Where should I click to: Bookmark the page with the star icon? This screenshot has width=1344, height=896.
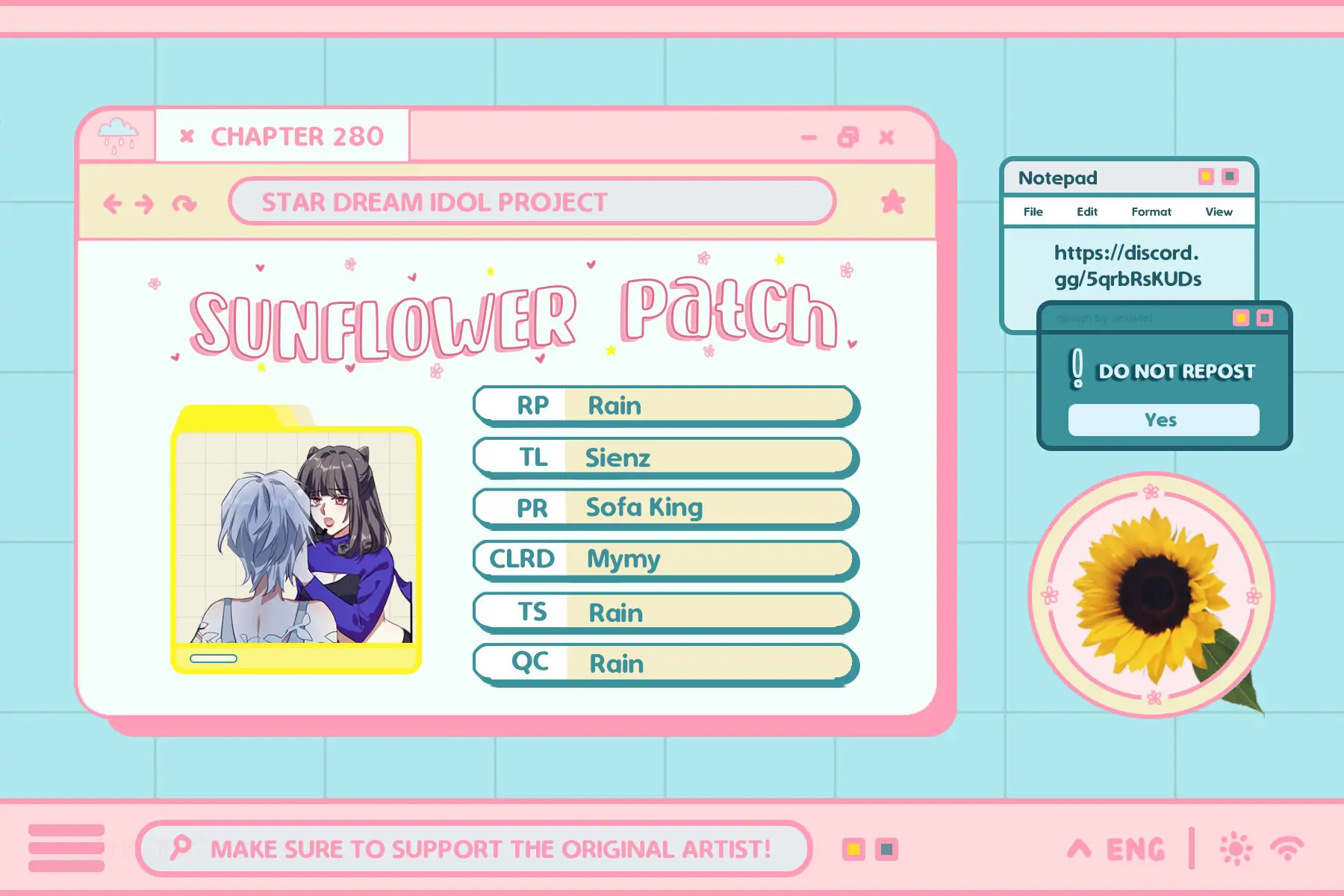892,202
